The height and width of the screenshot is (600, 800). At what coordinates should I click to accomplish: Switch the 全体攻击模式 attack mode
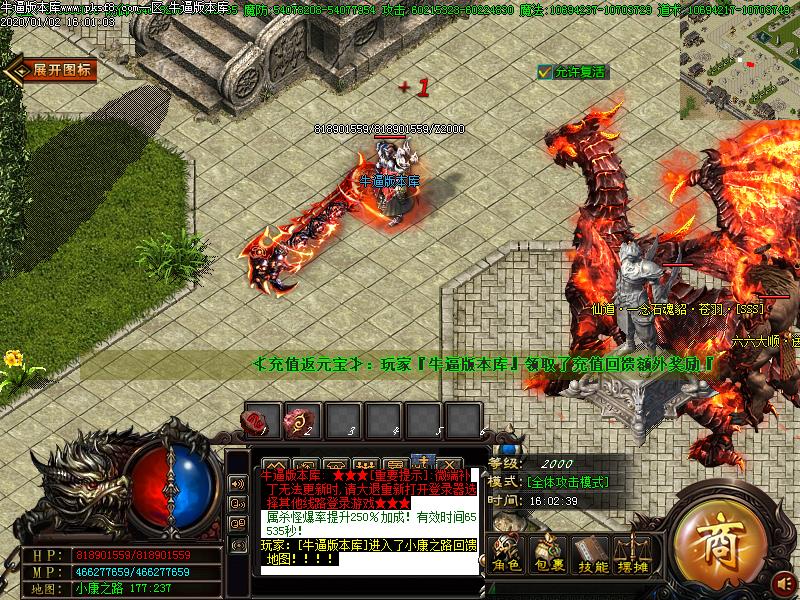point(562,482)
